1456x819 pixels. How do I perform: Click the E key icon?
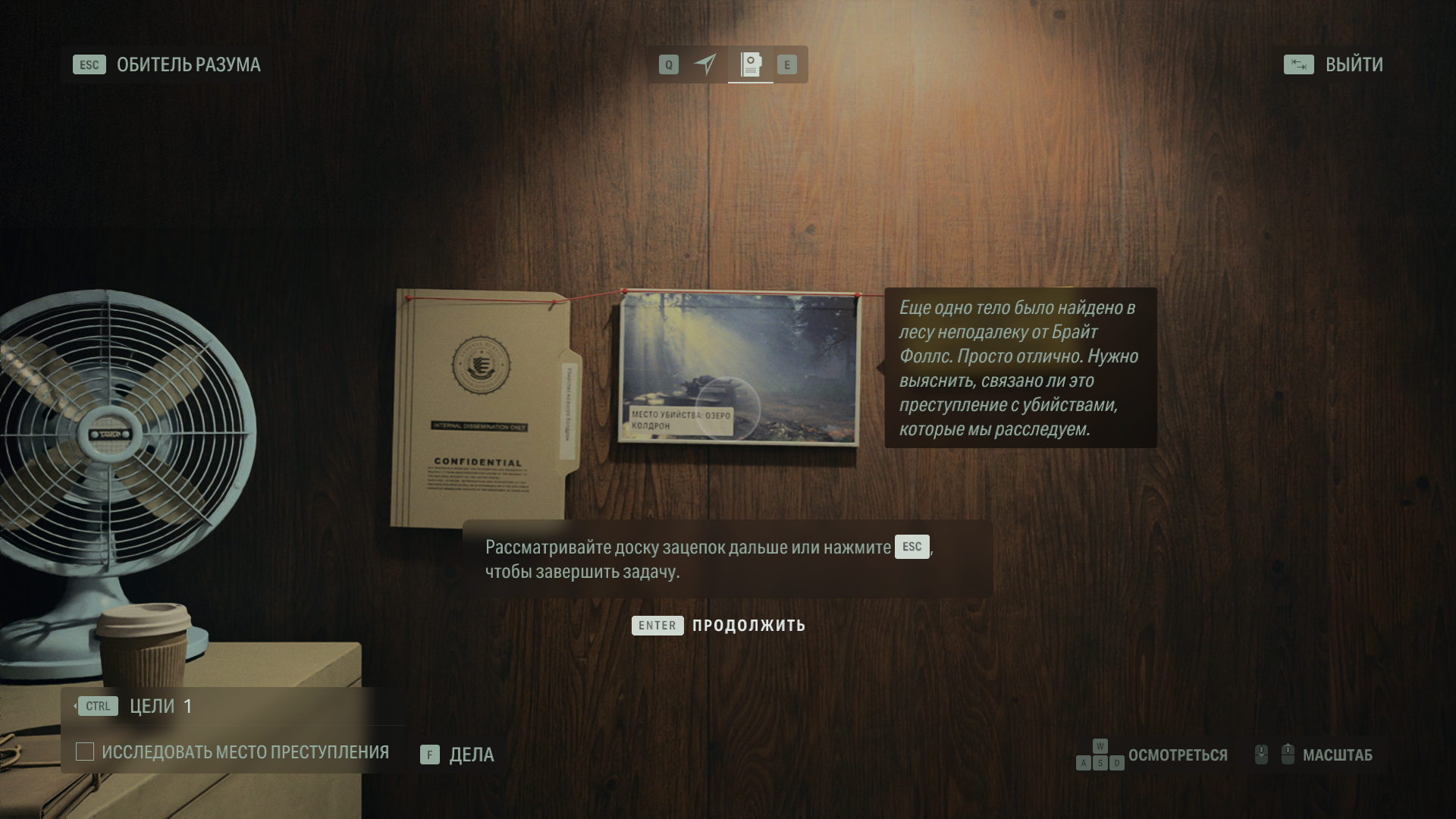[x=787, y=64]
